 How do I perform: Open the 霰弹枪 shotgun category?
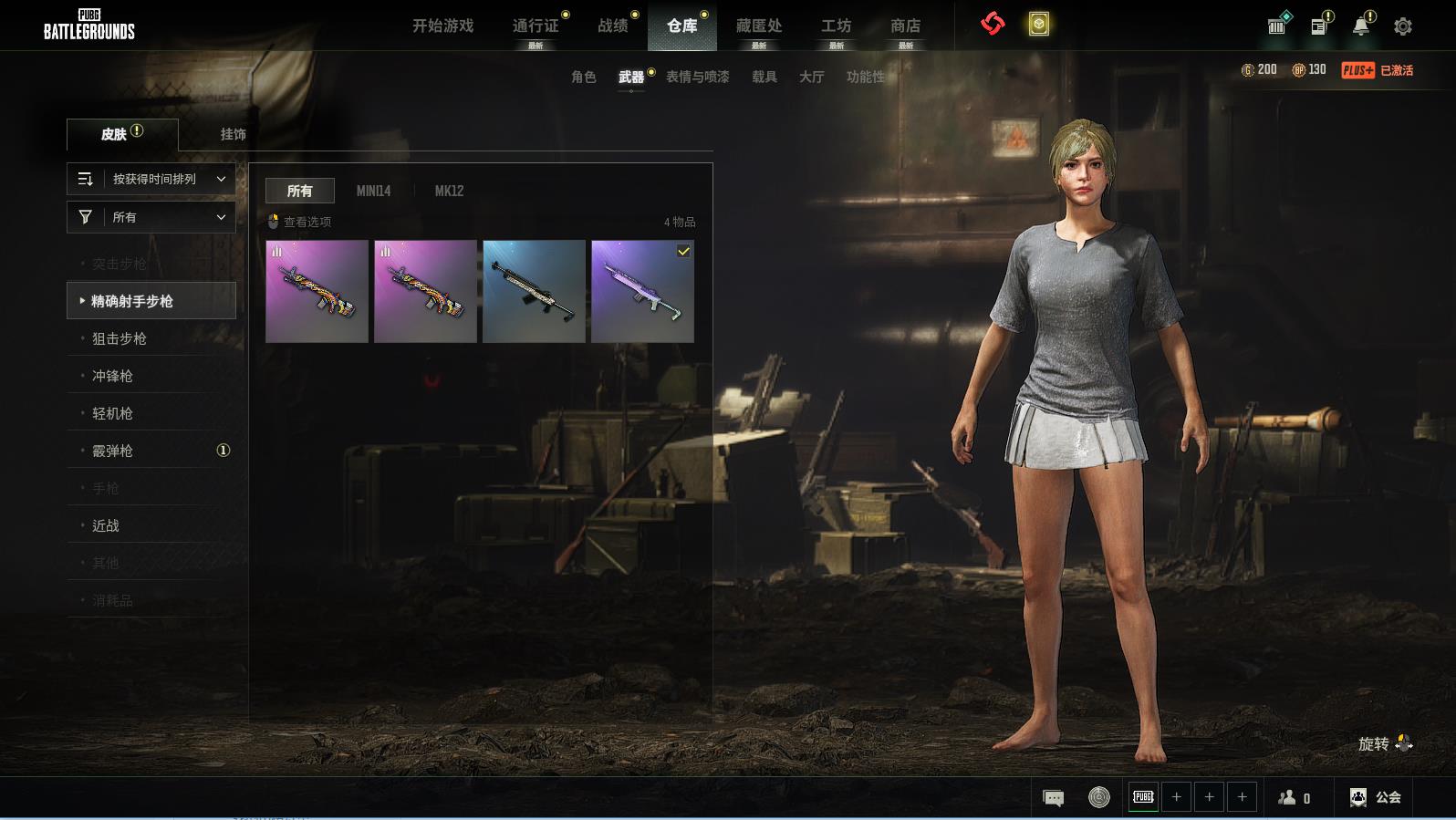pos(112,451)
